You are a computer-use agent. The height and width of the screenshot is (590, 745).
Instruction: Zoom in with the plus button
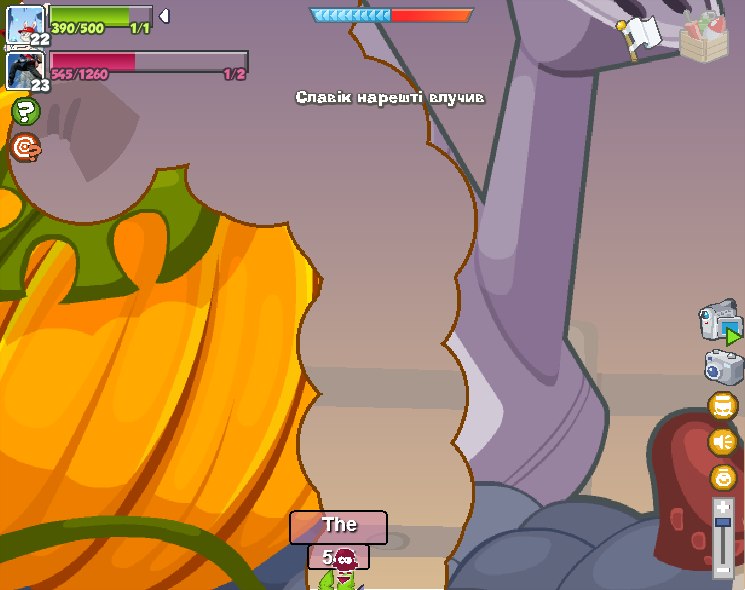[723, 508]
